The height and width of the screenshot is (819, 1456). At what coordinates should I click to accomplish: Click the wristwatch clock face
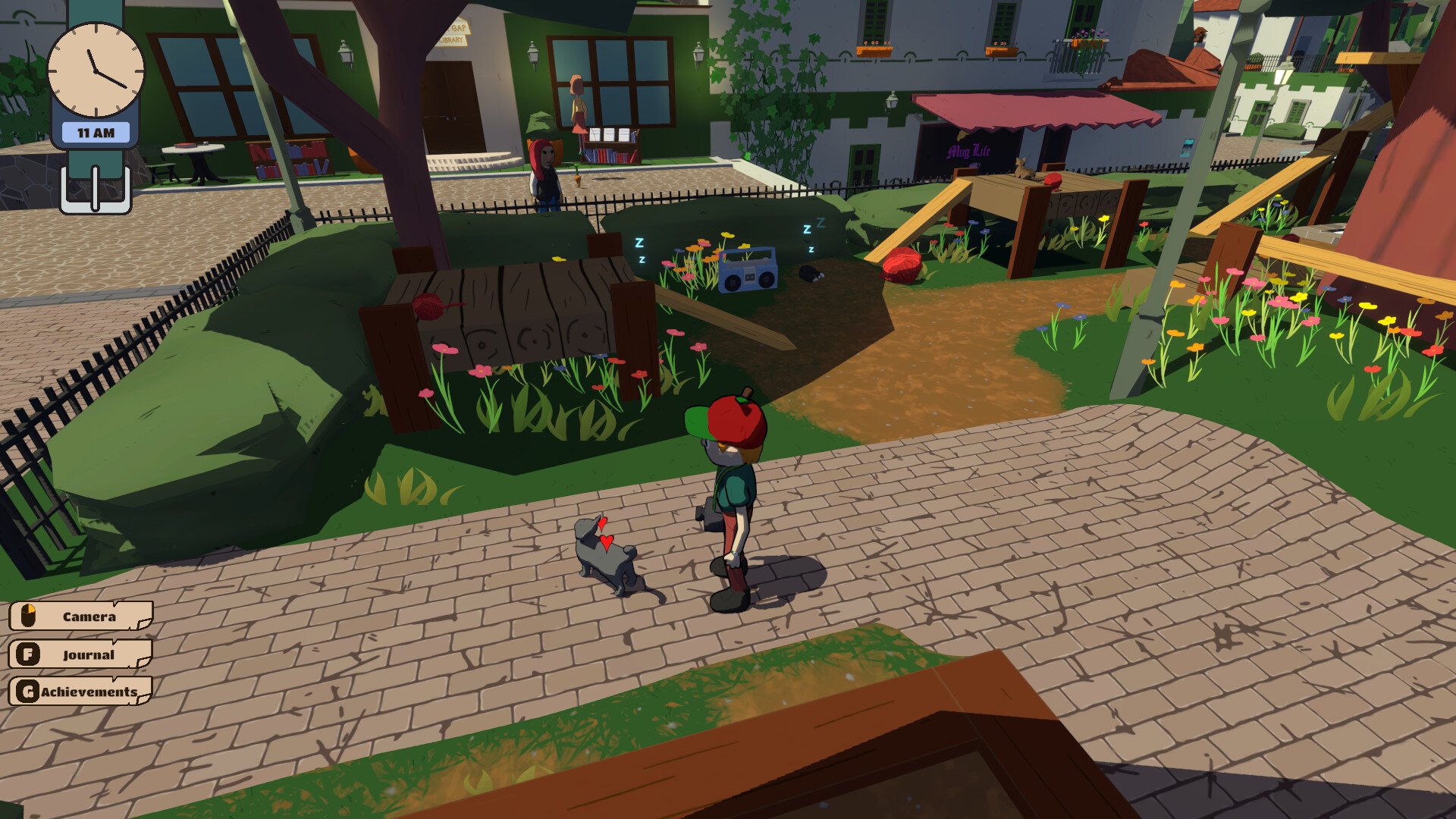click(x=96, y=70)
